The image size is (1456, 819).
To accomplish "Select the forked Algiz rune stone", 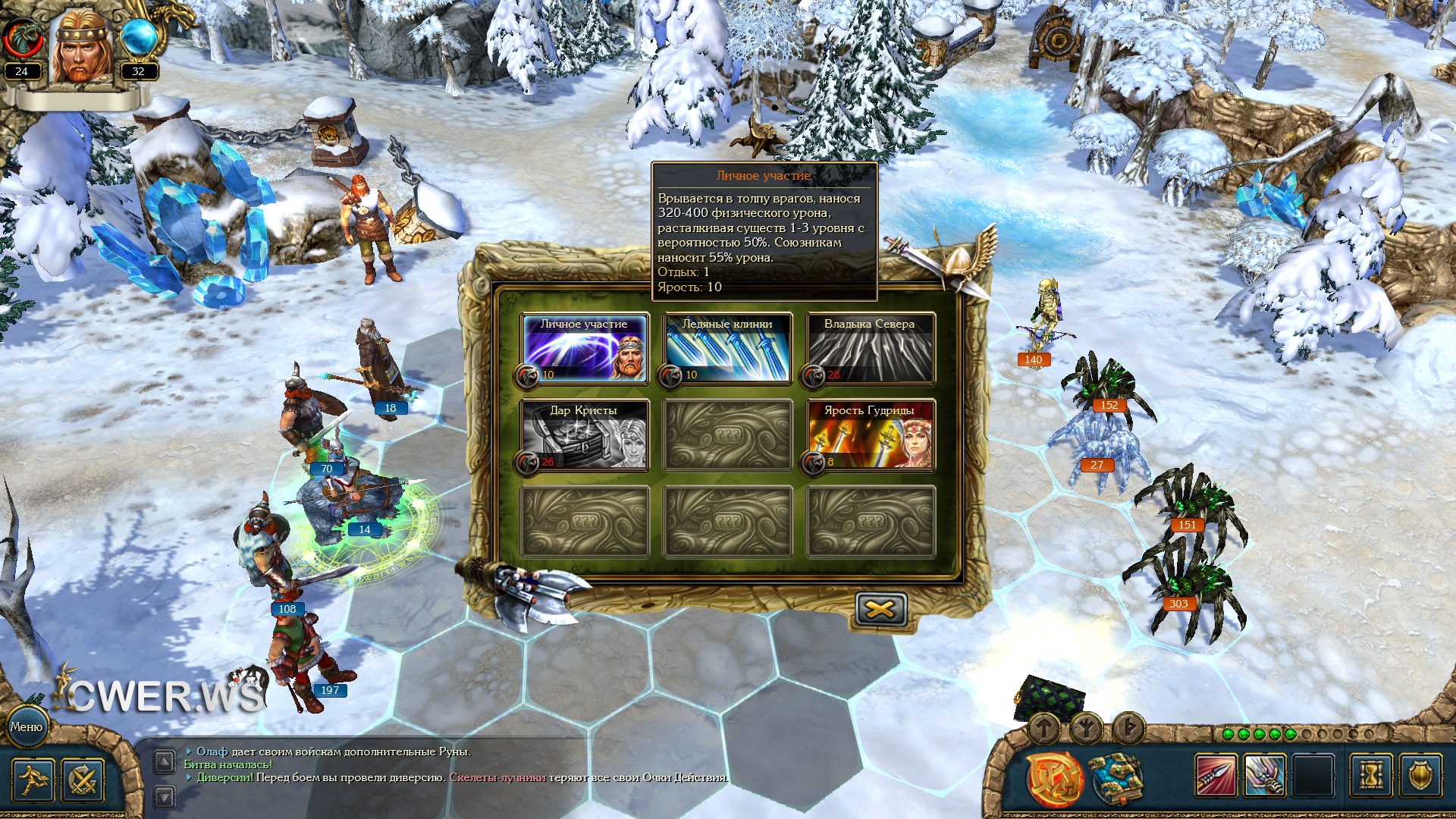I will [1086, 729].
